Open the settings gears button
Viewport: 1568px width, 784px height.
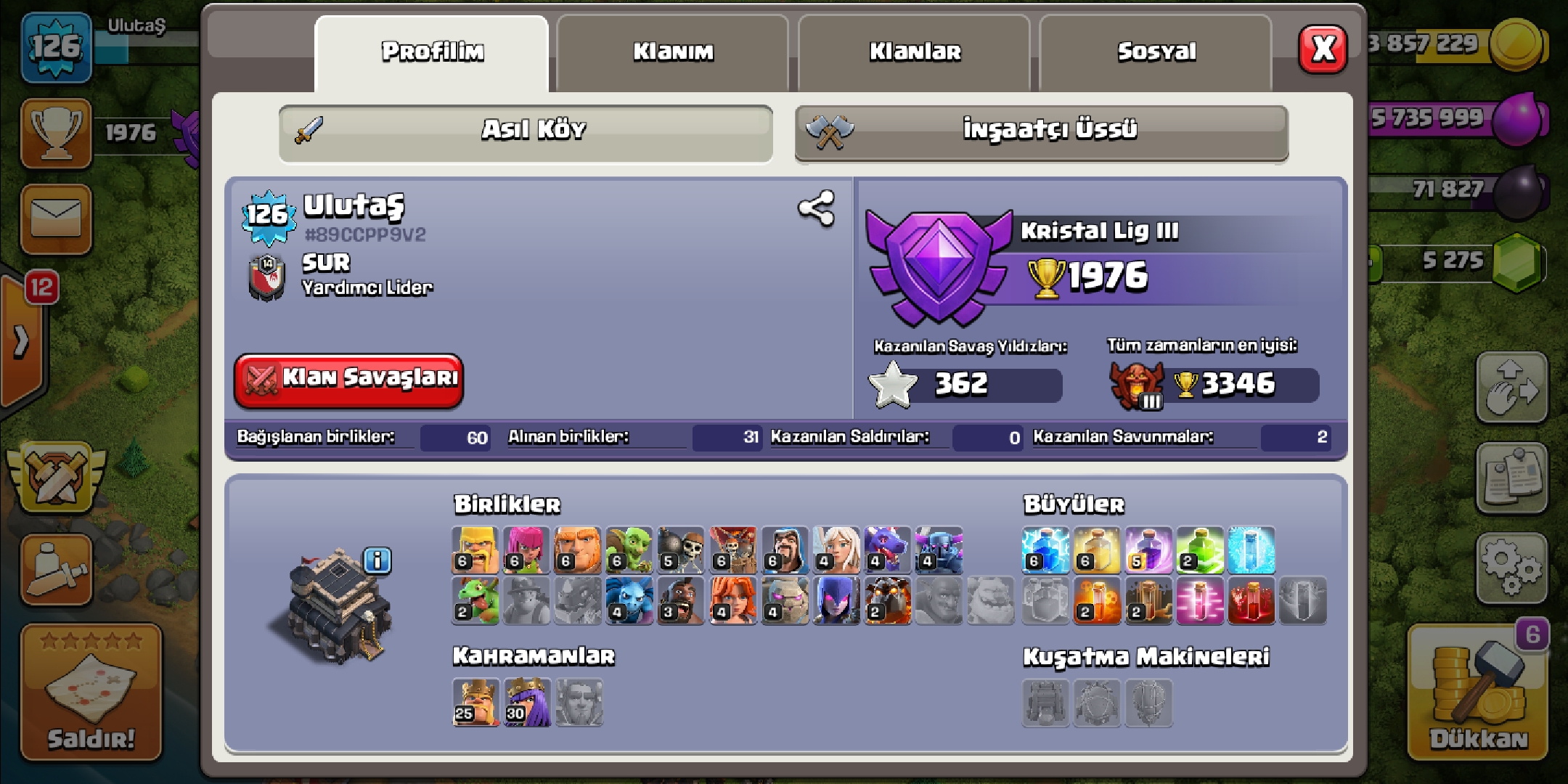click(x=1511, y=568)
